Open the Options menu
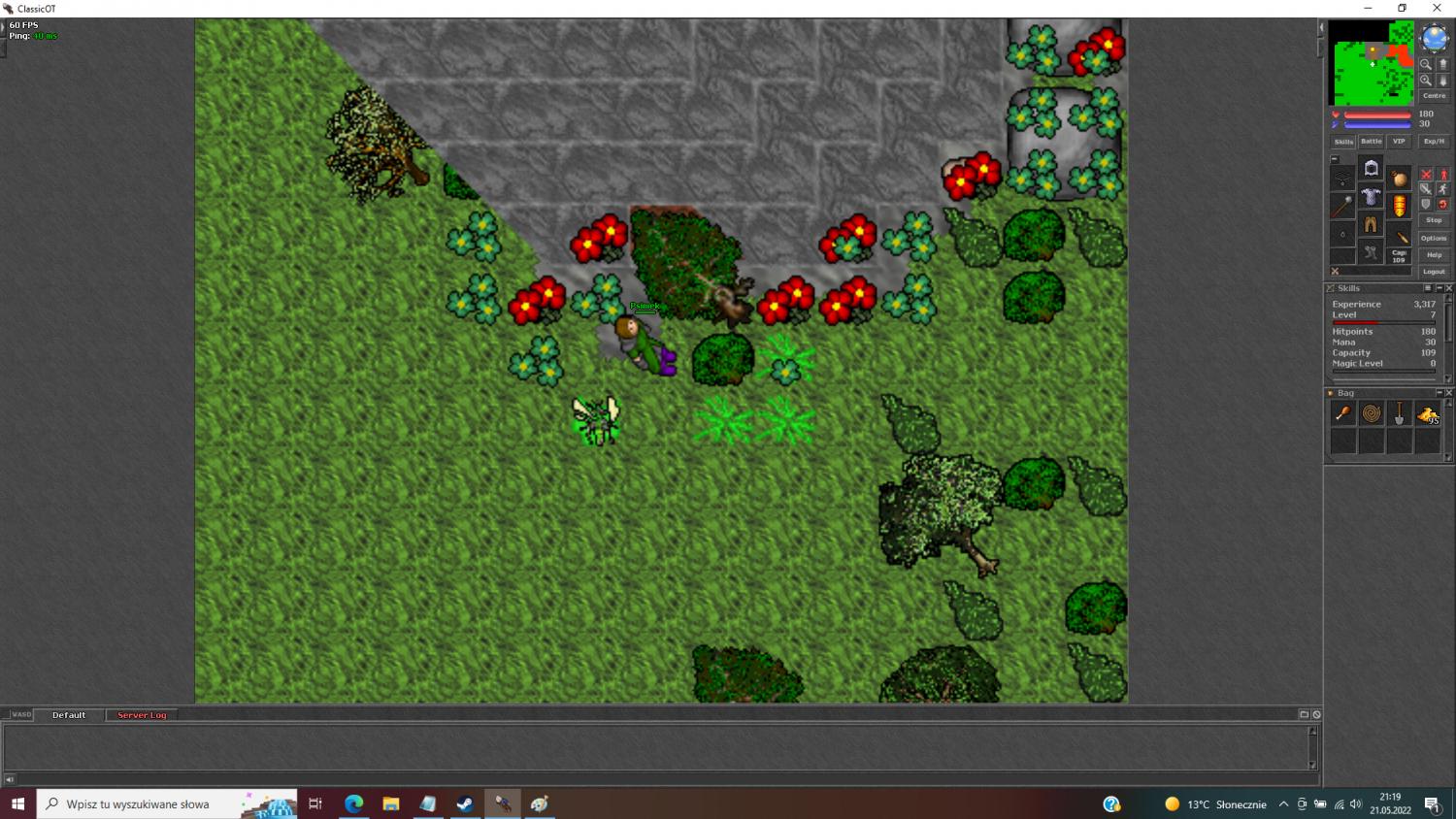 (x=1434, y=238)
